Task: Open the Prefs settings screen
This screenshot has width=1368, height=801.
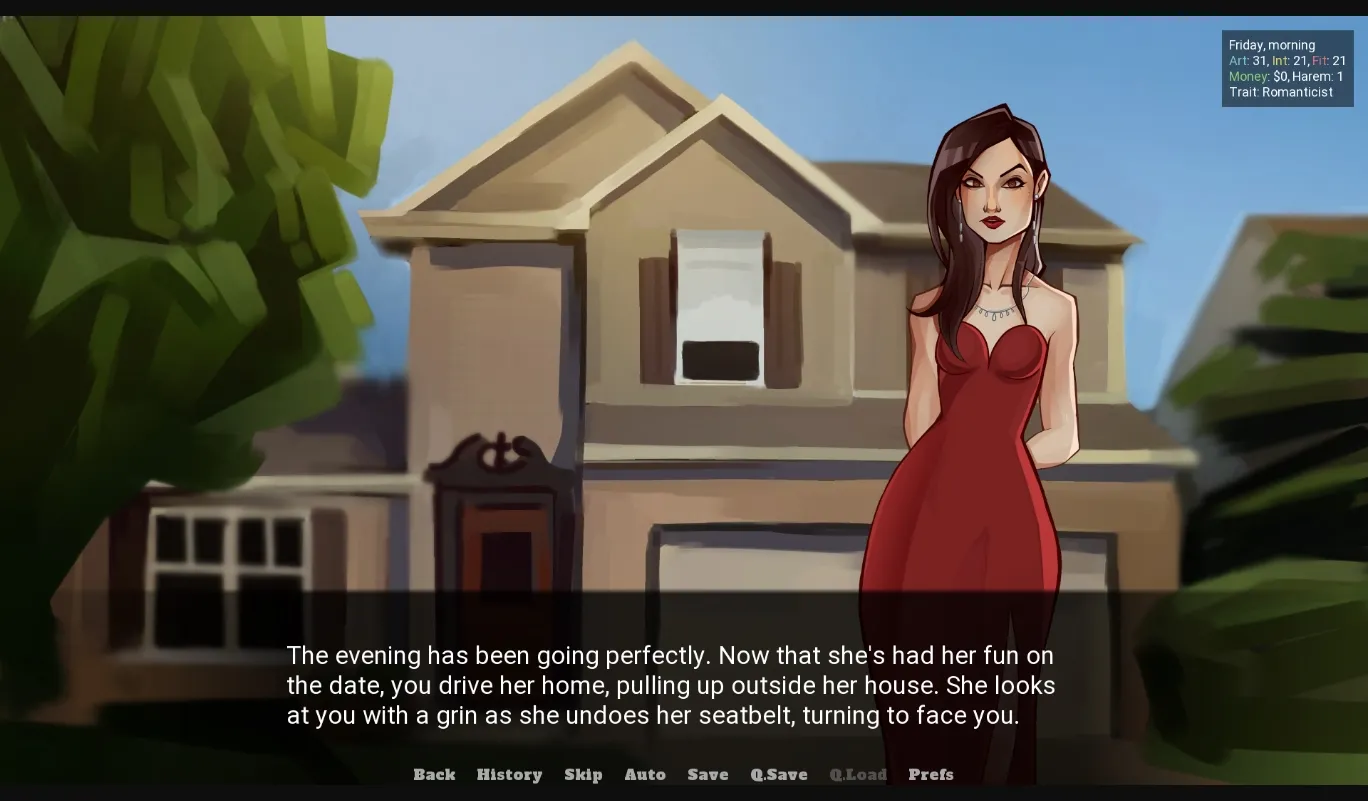Action: coord(930,774)
